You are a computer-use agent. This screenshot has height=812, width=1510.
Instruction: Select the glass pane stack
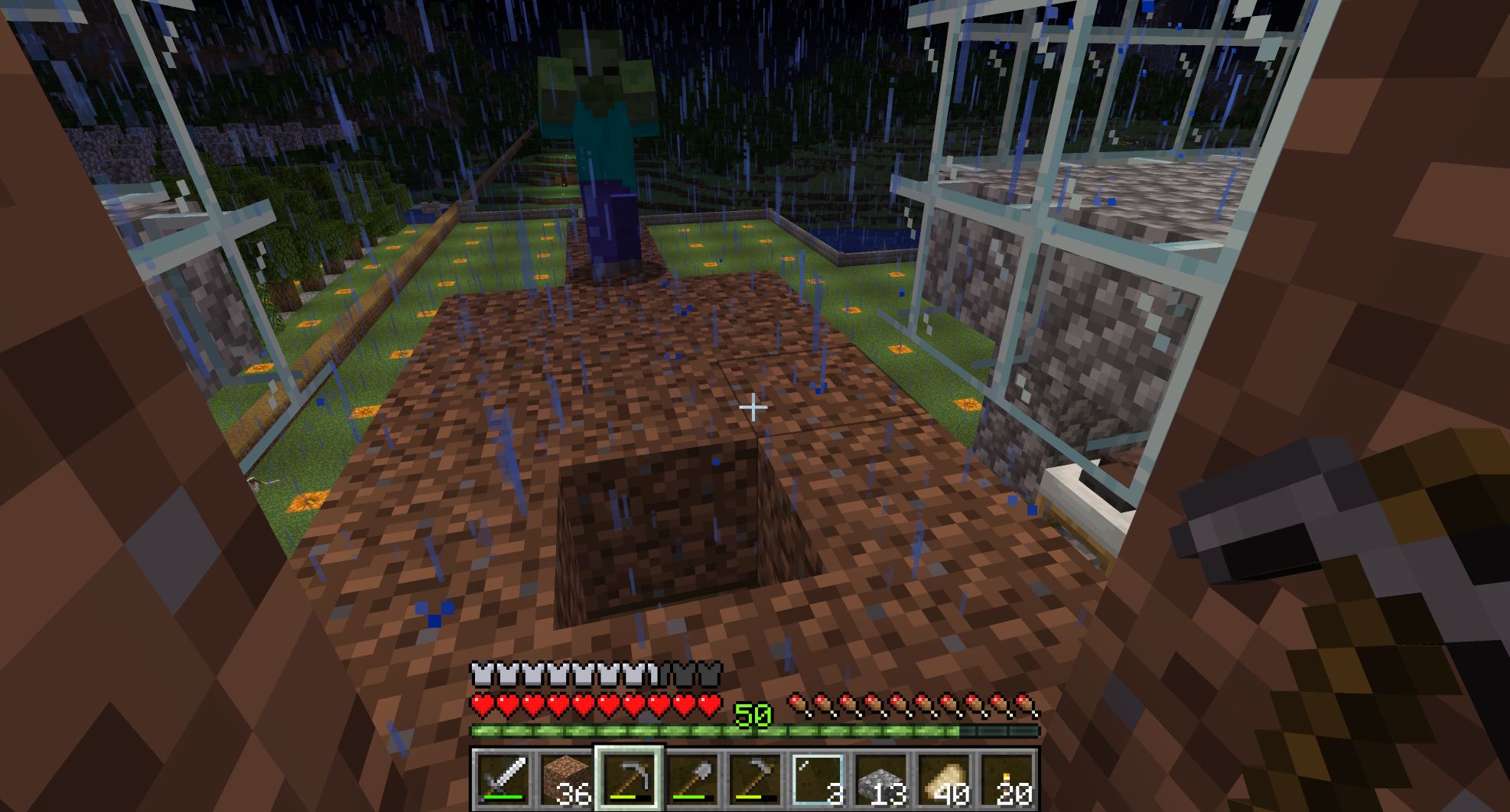[x=817, y=779]
